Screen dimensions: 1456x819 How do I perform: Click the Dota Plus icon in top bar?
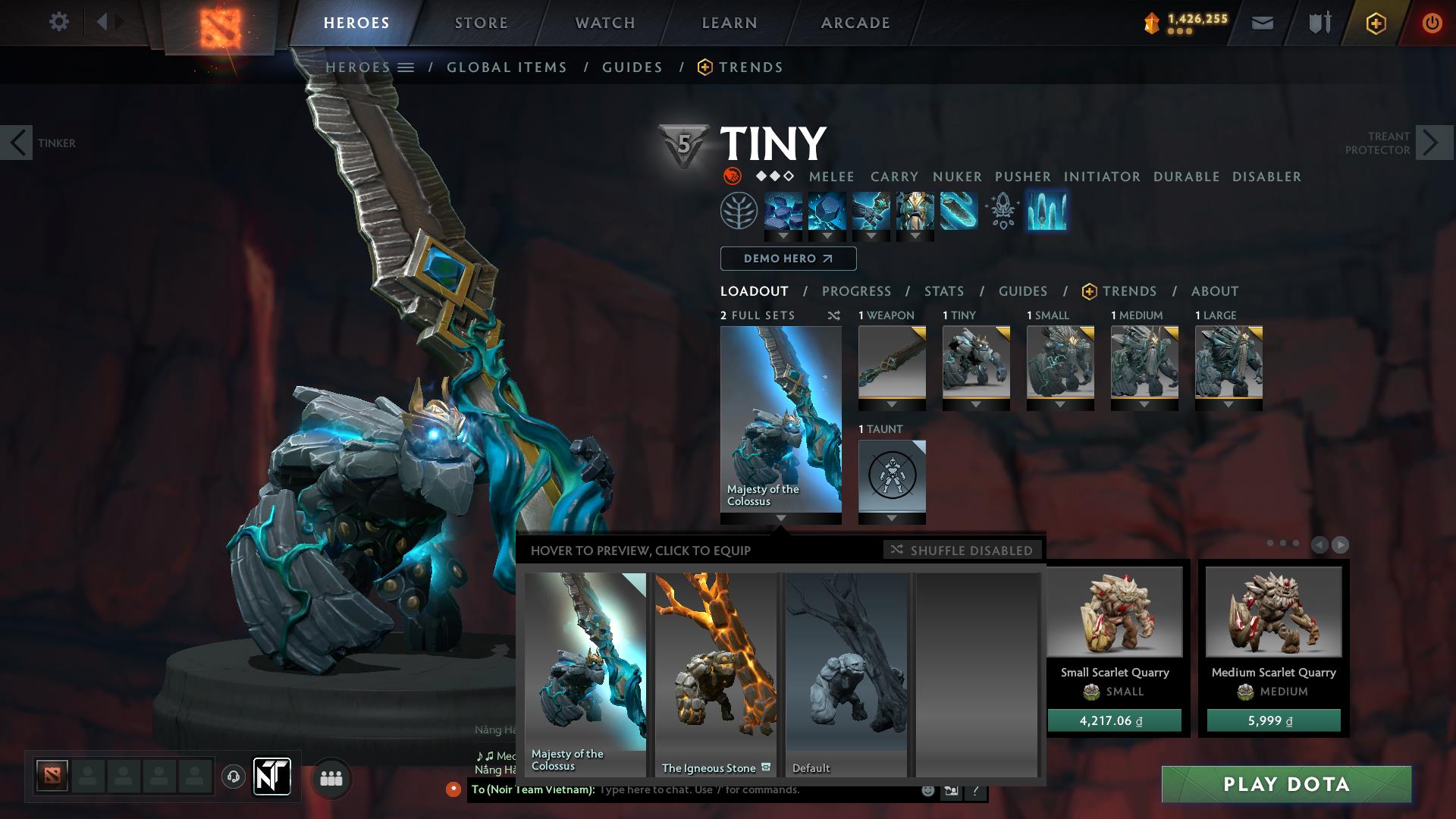coord(1376,23)
